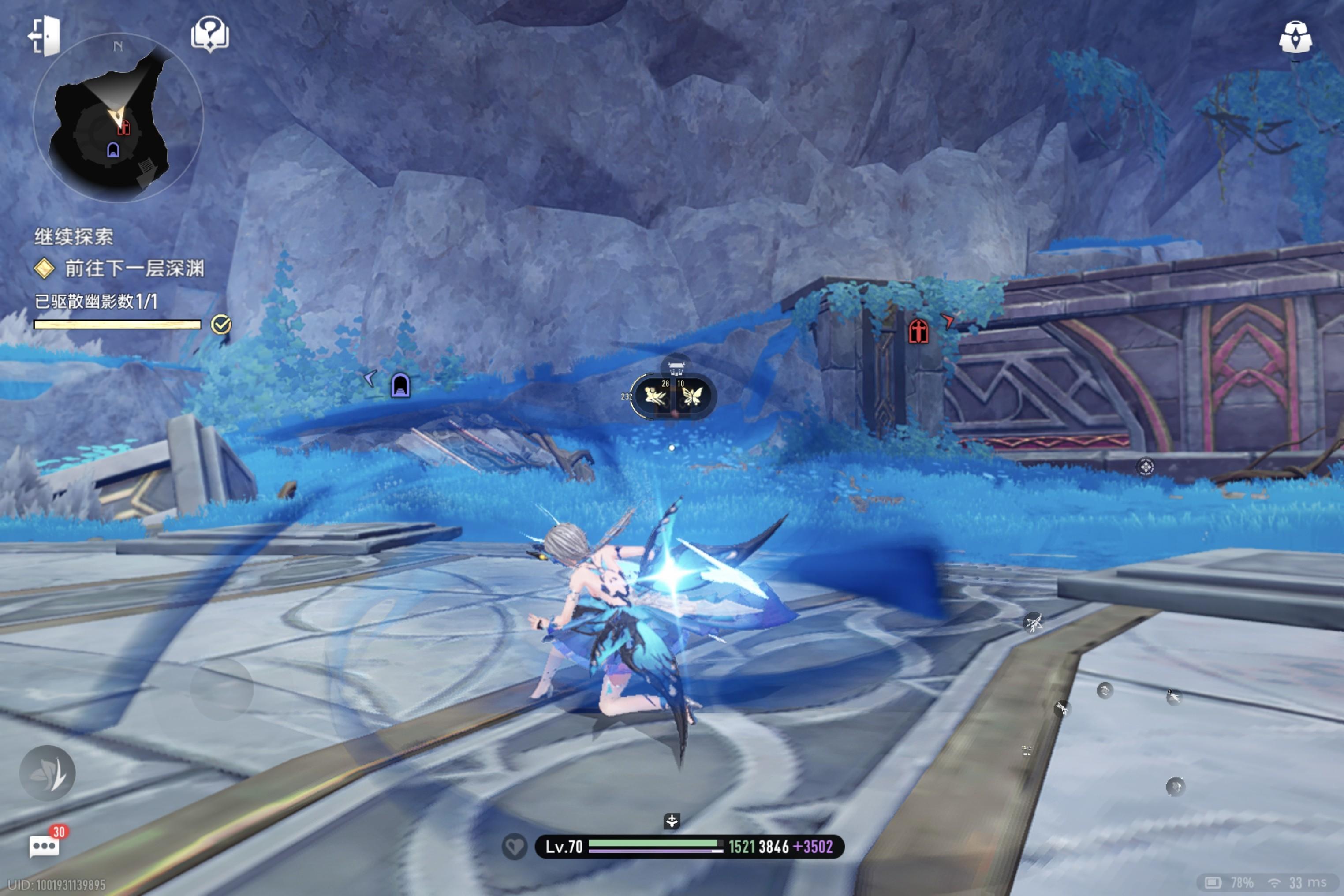Viewport: 1344px width, 896px height.
Task: Select the "前往下一层深渊" quest objective
Action: tap(134, 268)
